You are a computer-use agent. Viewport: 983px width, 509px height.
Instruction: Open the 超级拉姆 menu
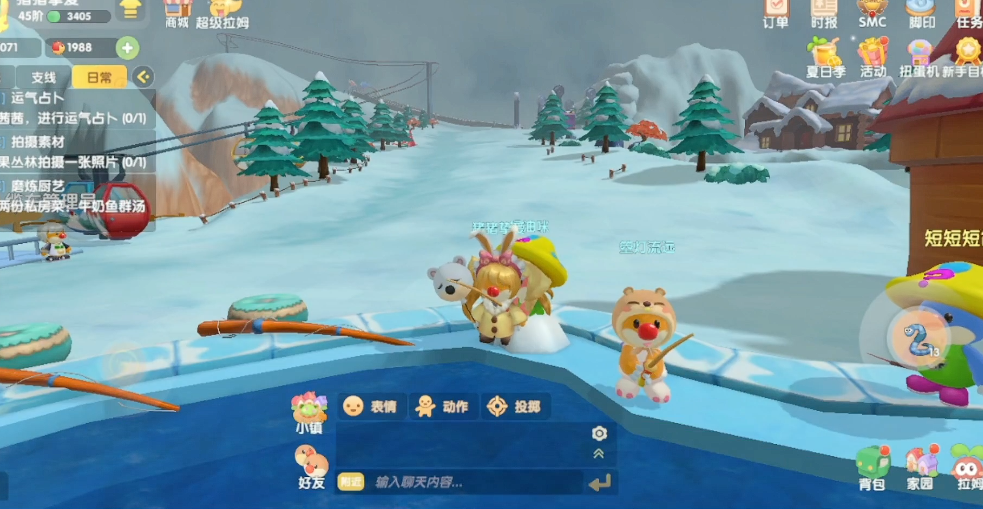[222, 12]
